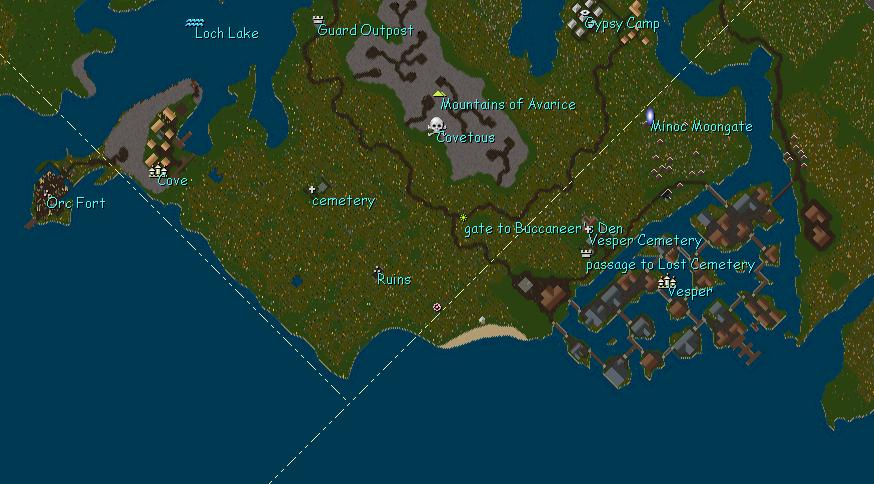Choose the Vesper Cemetery marker

[588, 229]
